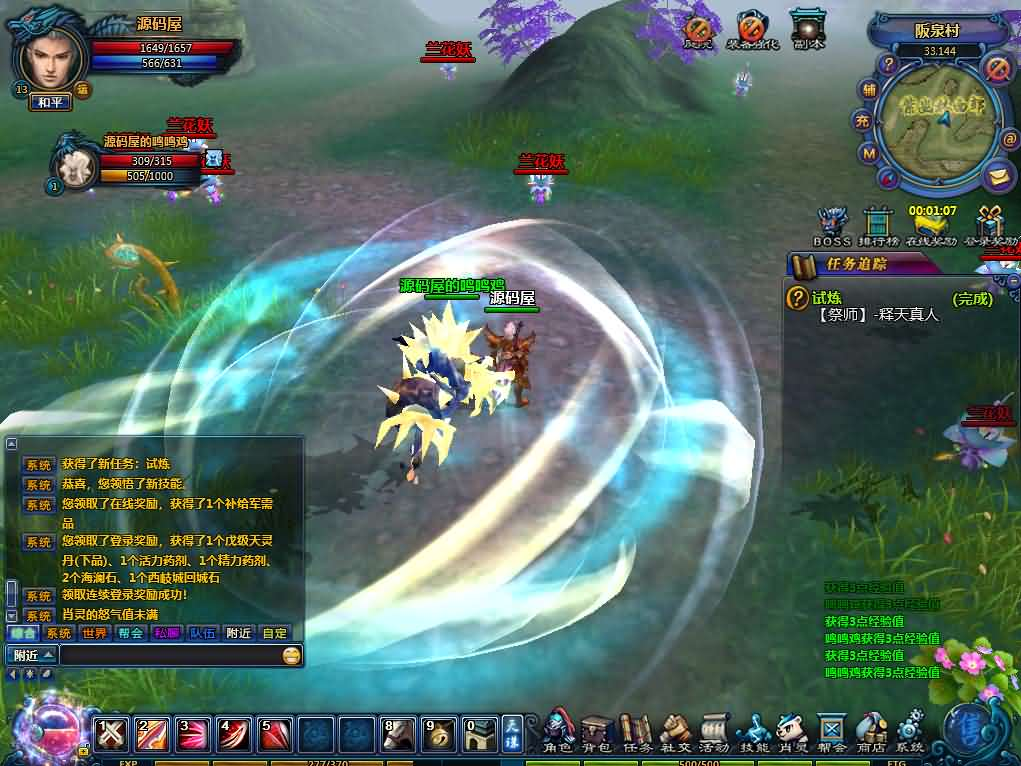This screenshot has height=766, width=1021.
Task: Open the 商店 shop
Action: (871, 731)
